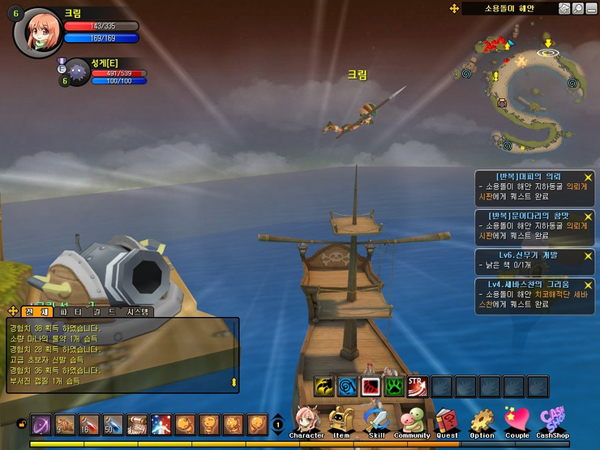The width and height of the screenshot is (600, 450).
Task: Open the Skill menu
Action: pos(376,422)
